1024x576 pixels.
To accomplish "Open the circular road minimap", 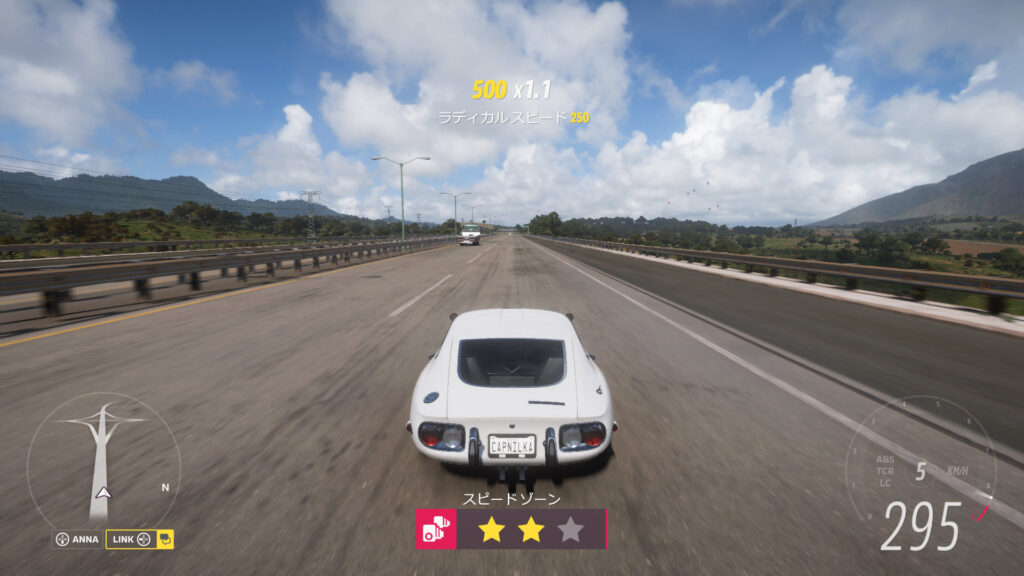I will click(x=103, y=461).
